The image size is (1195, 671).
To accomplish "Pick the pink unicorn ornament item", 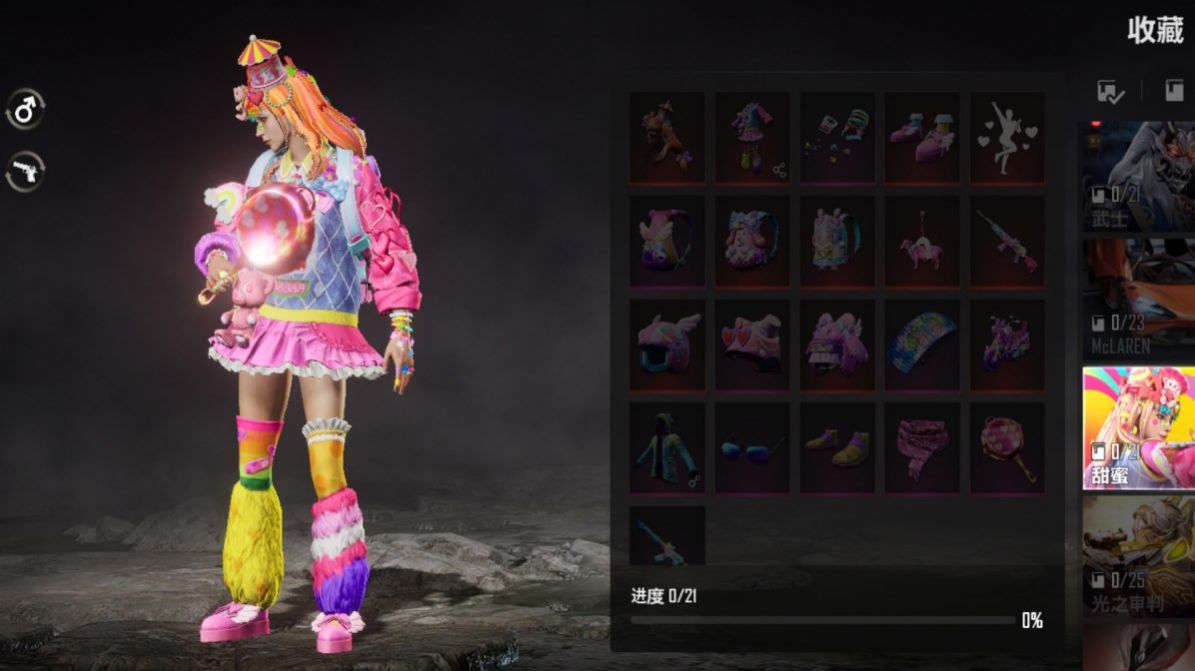I will coord(922,241).
